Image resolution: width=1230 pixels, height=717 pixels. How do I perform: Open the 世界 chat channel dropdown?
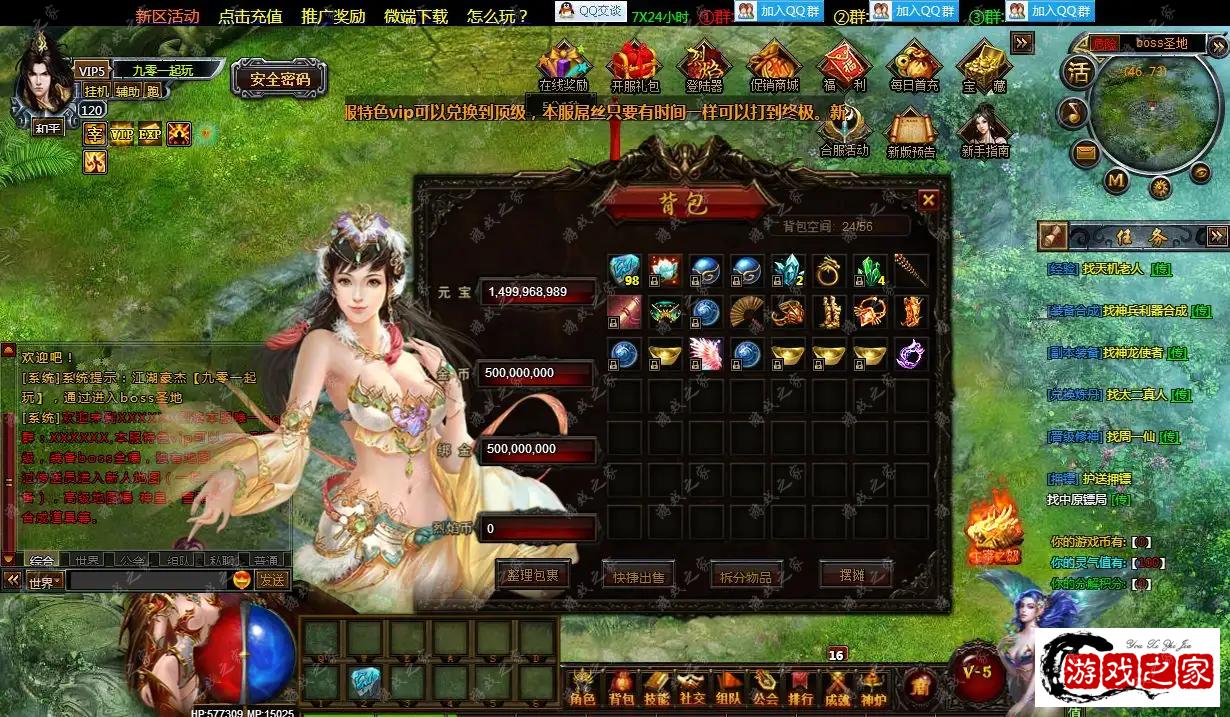(45, 581)
